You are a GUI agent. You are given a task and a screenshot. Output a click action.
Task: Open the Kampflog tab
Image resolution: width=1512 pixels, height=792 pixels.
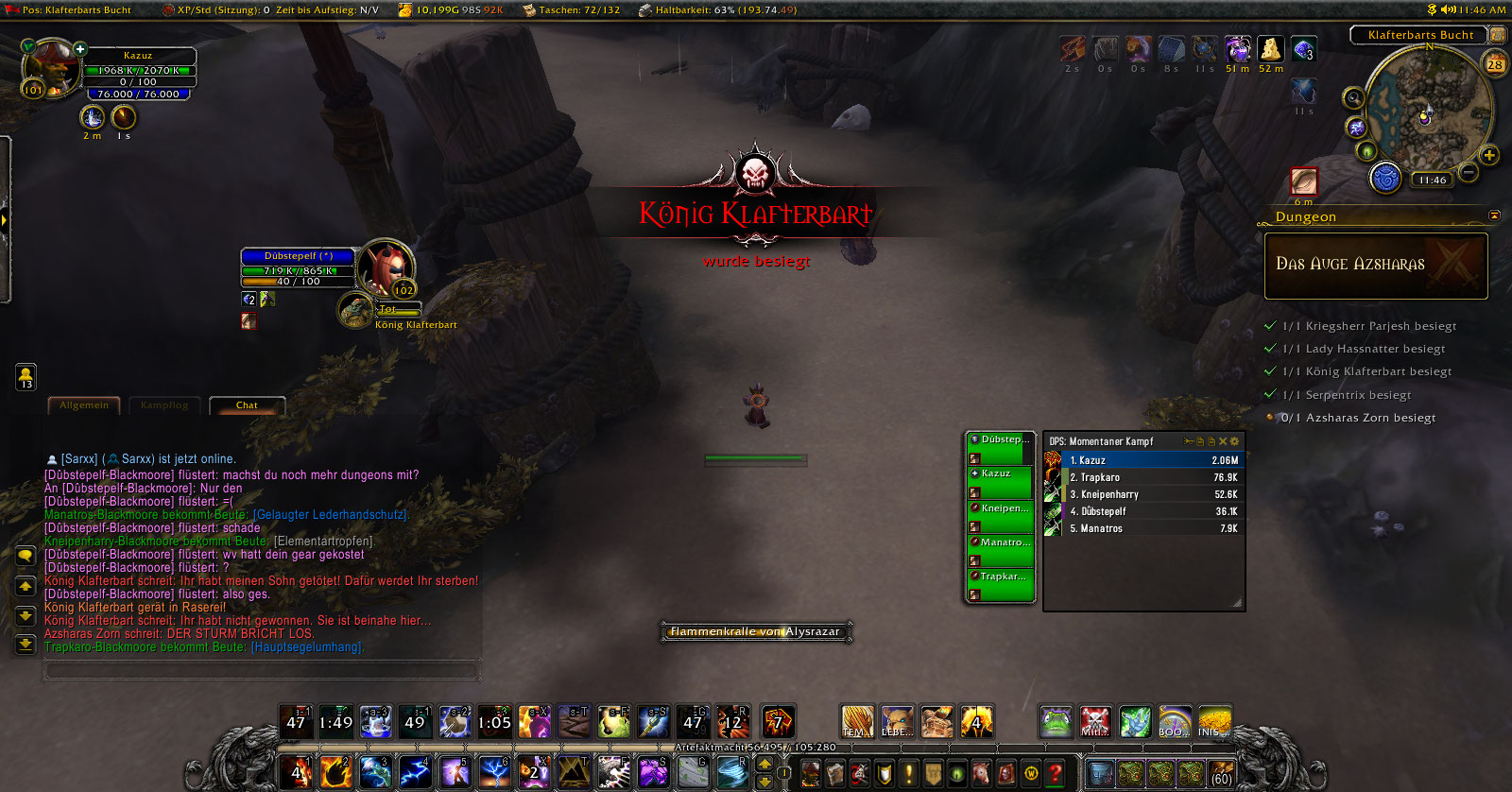(164, 405)
